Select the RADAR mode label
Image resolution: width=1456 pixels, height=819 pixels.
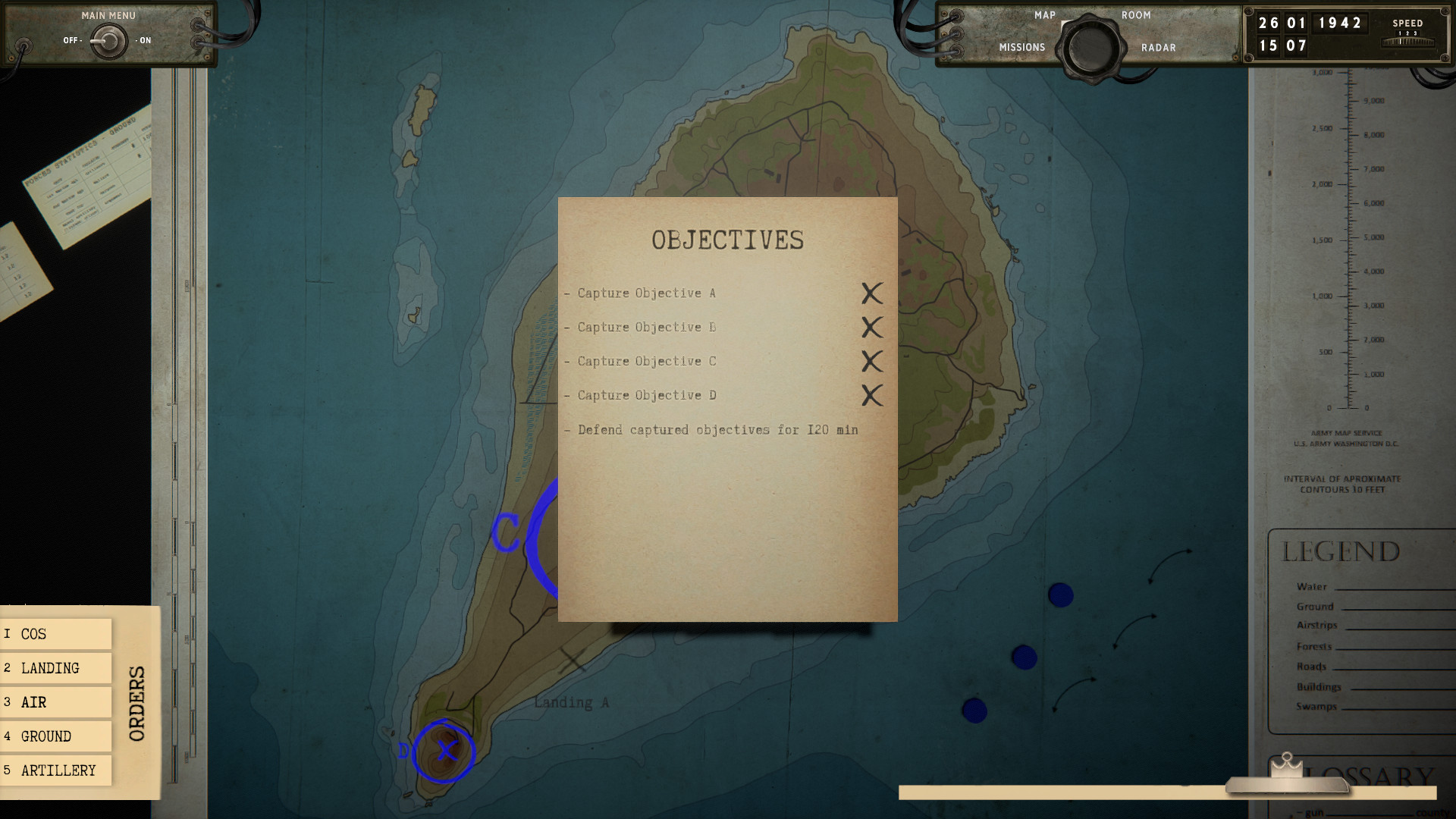click(1158, 47)
